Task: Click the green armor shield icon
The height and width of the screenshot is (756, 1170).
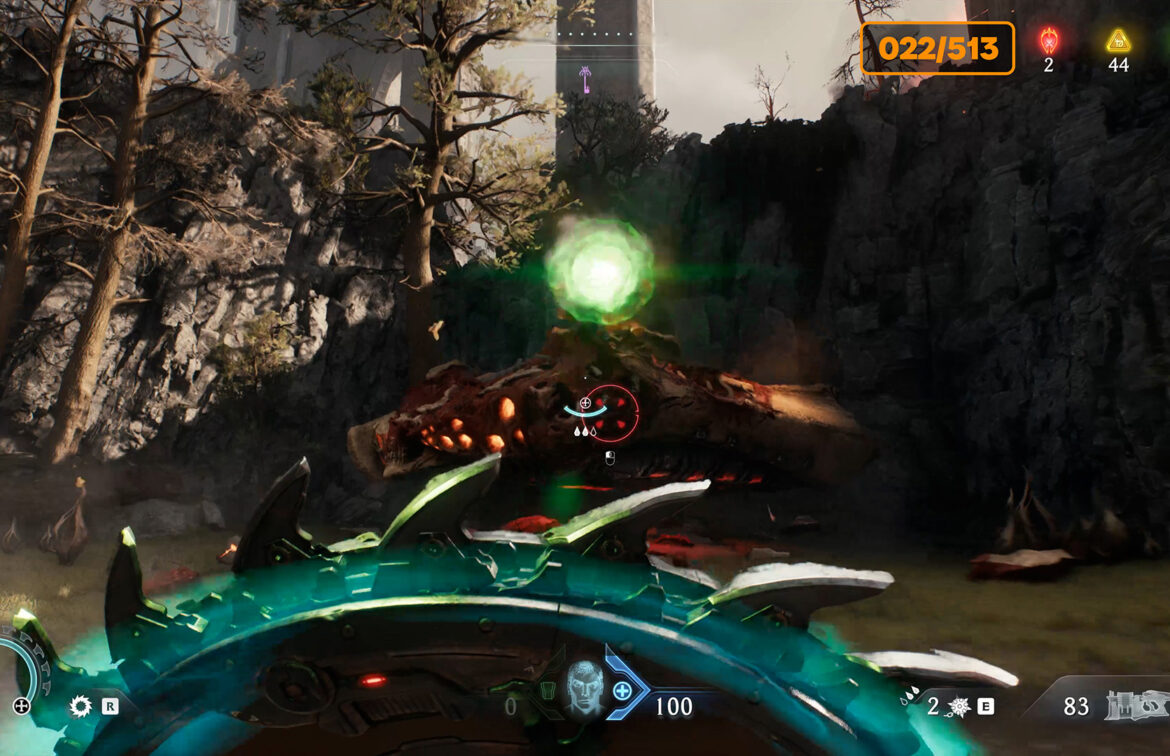Action: coord(547,691)
